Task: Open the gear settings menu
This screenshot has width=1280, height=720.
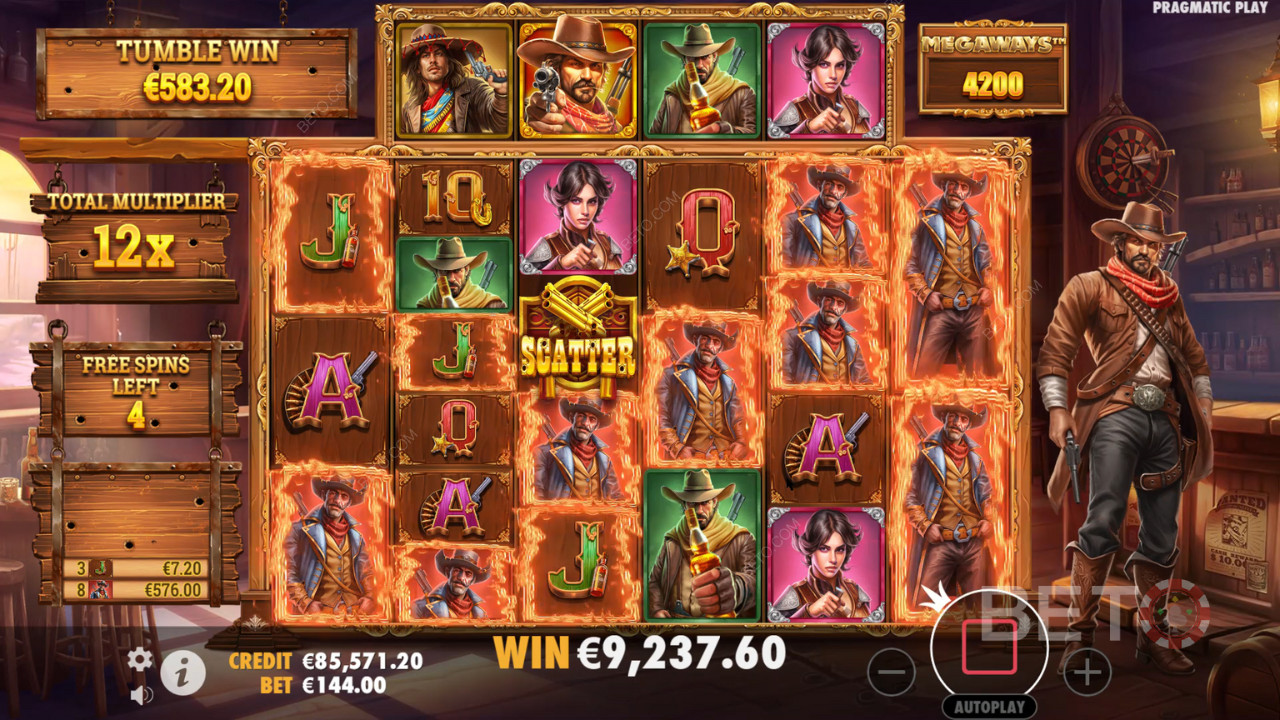Action: (140, 658)
